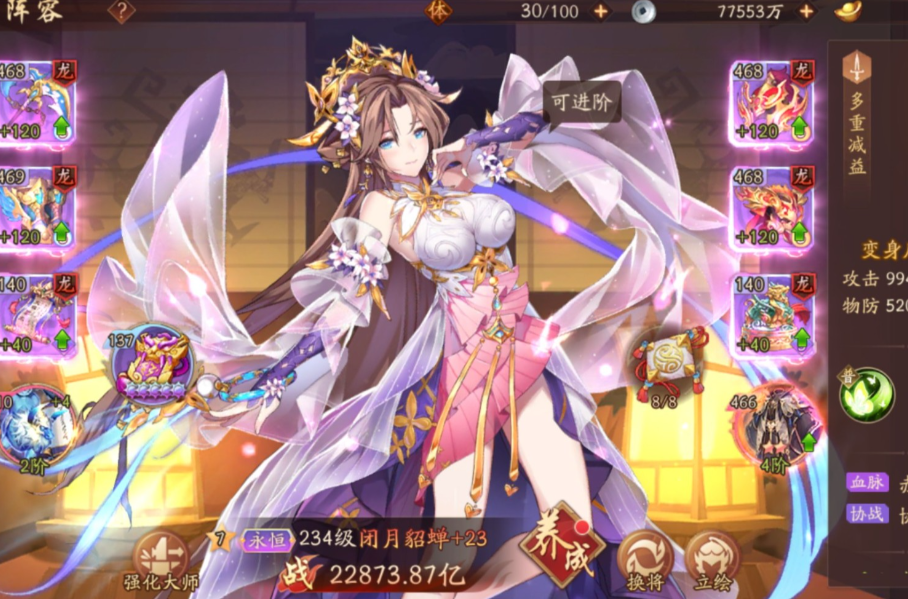The height and width of the screenshot is (599, 908).
Task: Select the 140 green dragon equipment slot
Action: (769, 314)
